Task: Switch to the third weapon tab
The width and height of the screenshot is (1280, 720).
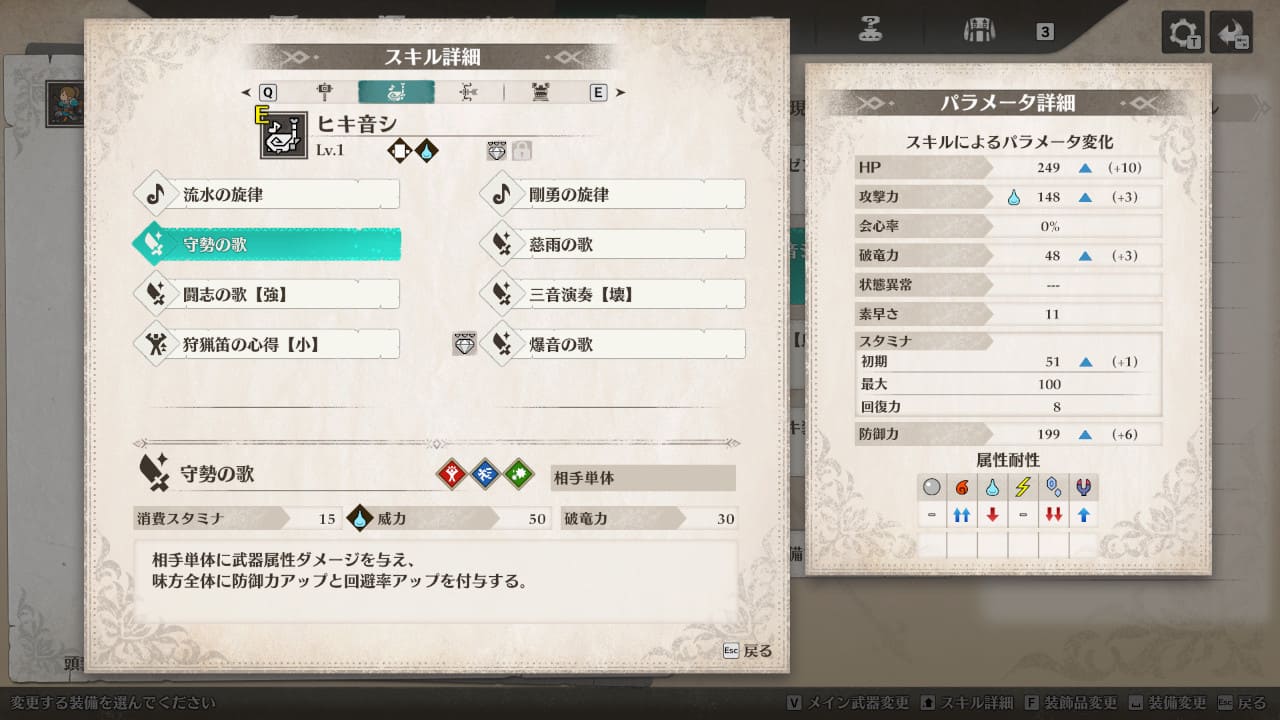Action: tap(468, 92)
